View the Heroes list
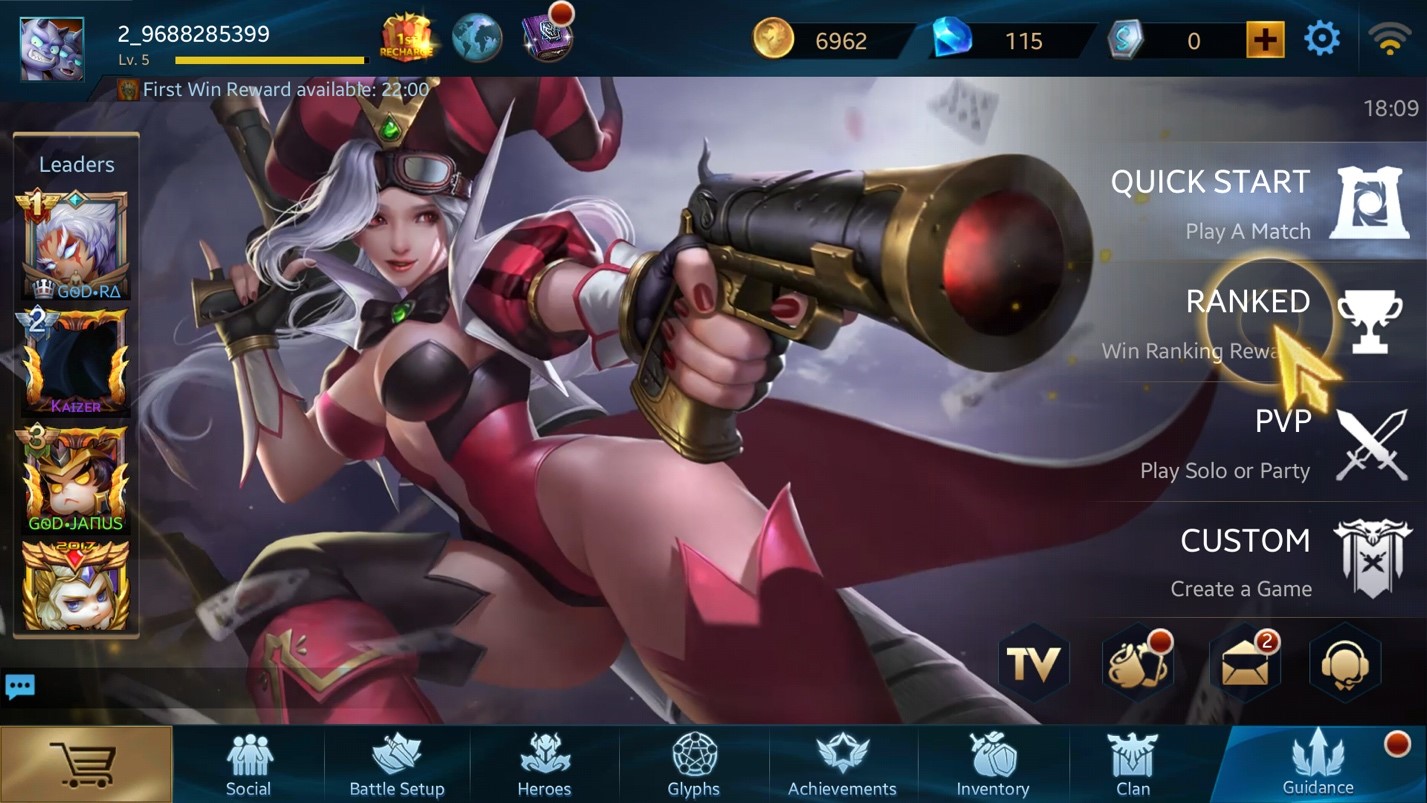 544,765
